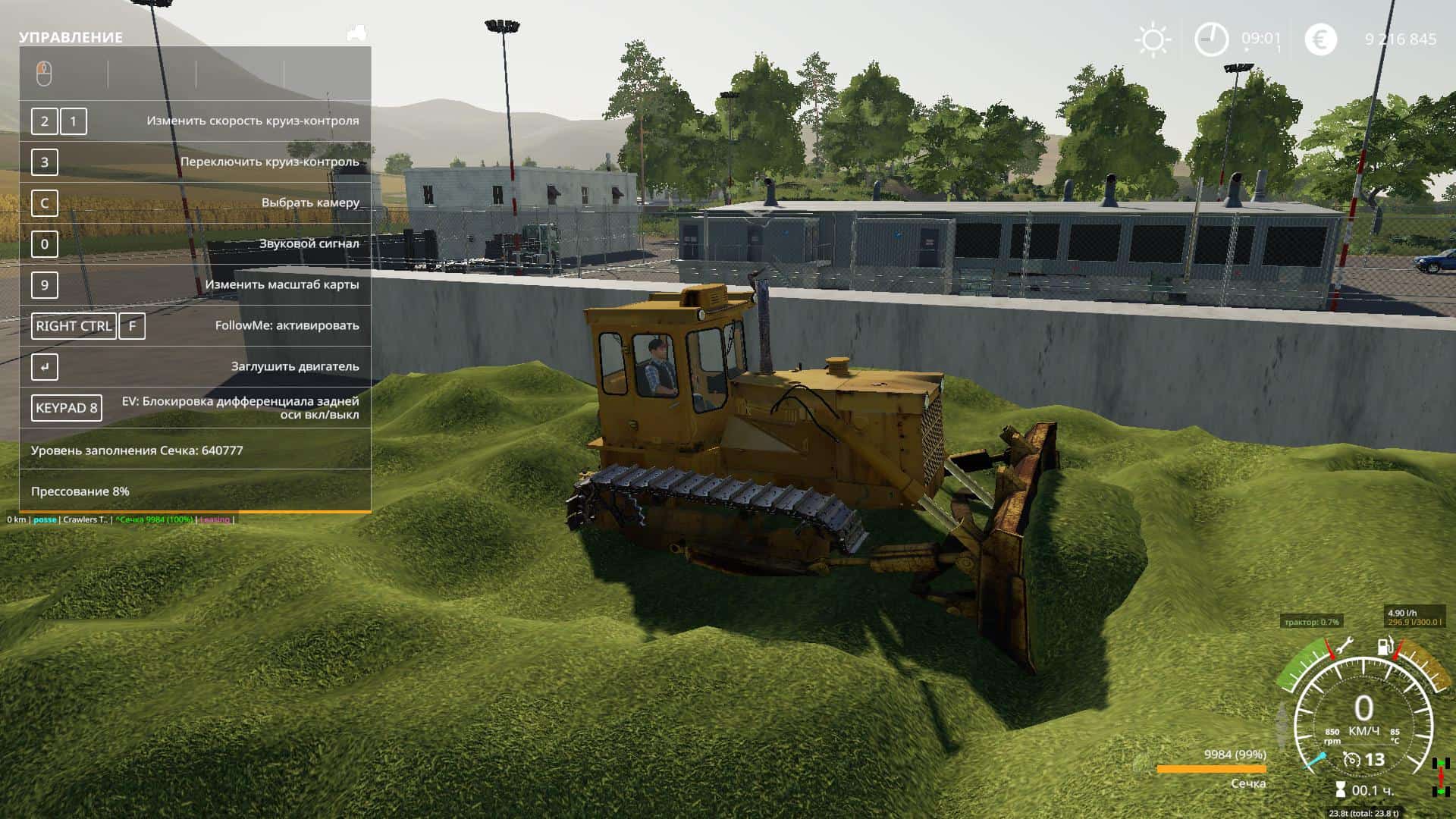The width and height of the screenshot is (1456, 819).
Task: Click the cruise control icon under the speedometer
Action: click(1351, 759)
